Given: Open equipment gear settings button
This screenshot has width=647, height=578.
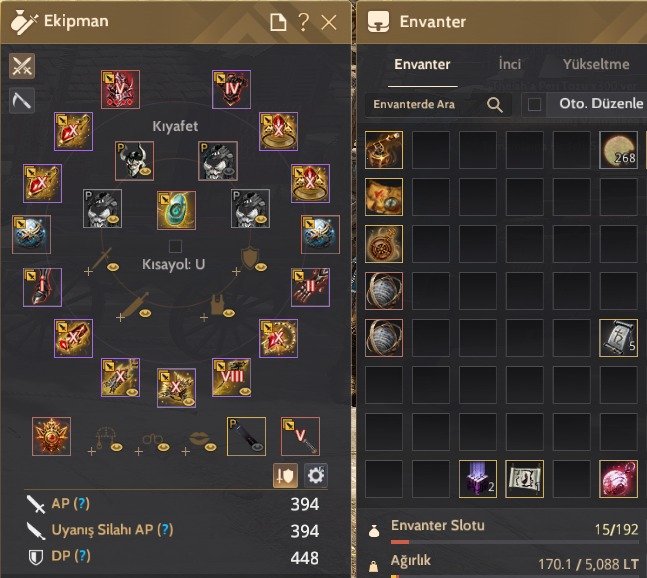Looking at the screenshot, I should pyautogui.click(x=316, y=475).
